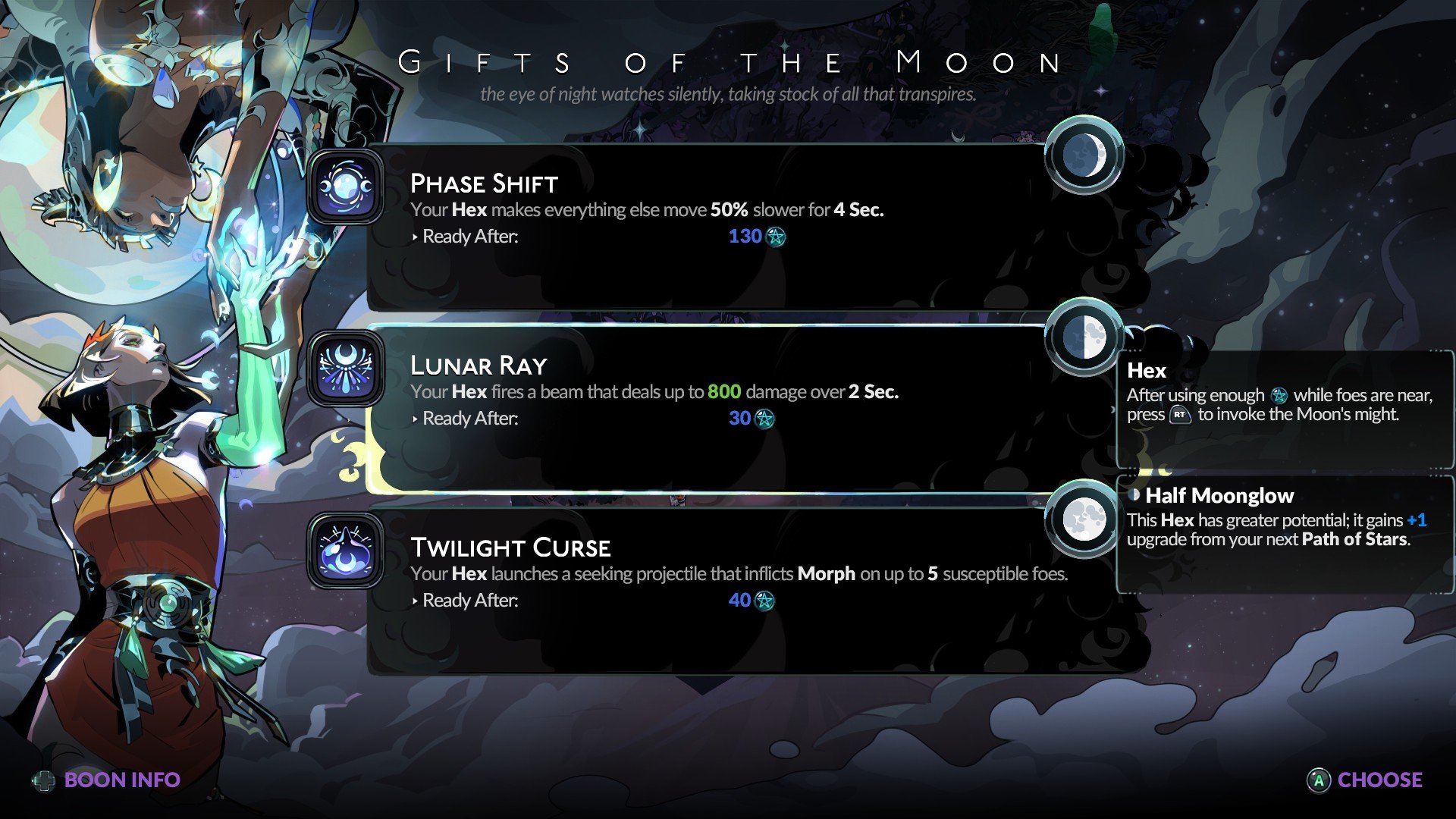Click the Twilight Curse icon
The width and height of the screenshot is (1456, 819).
click(346, 551)
